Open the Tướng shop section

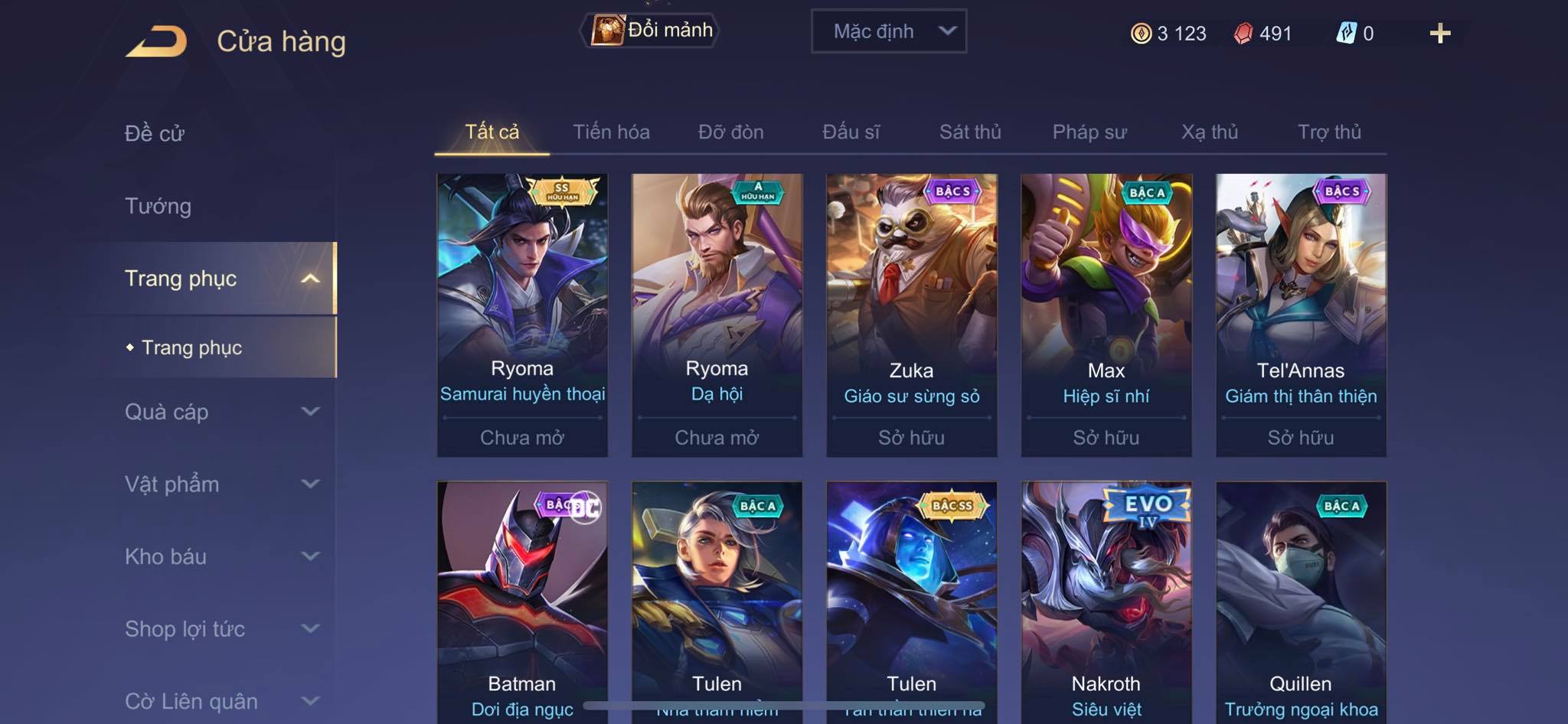[x=158, y=206]
